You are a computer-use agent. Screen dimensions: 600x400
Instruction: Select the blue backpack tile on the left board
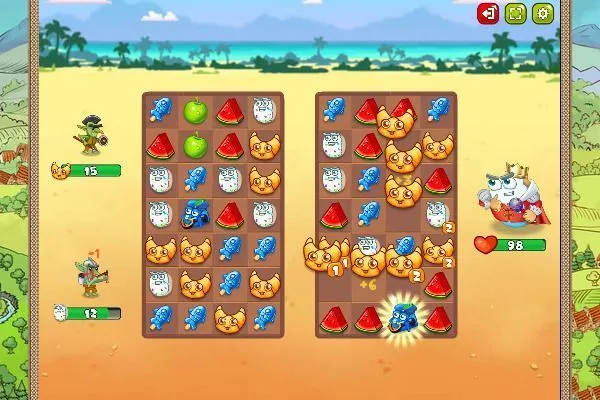point(196,214)
